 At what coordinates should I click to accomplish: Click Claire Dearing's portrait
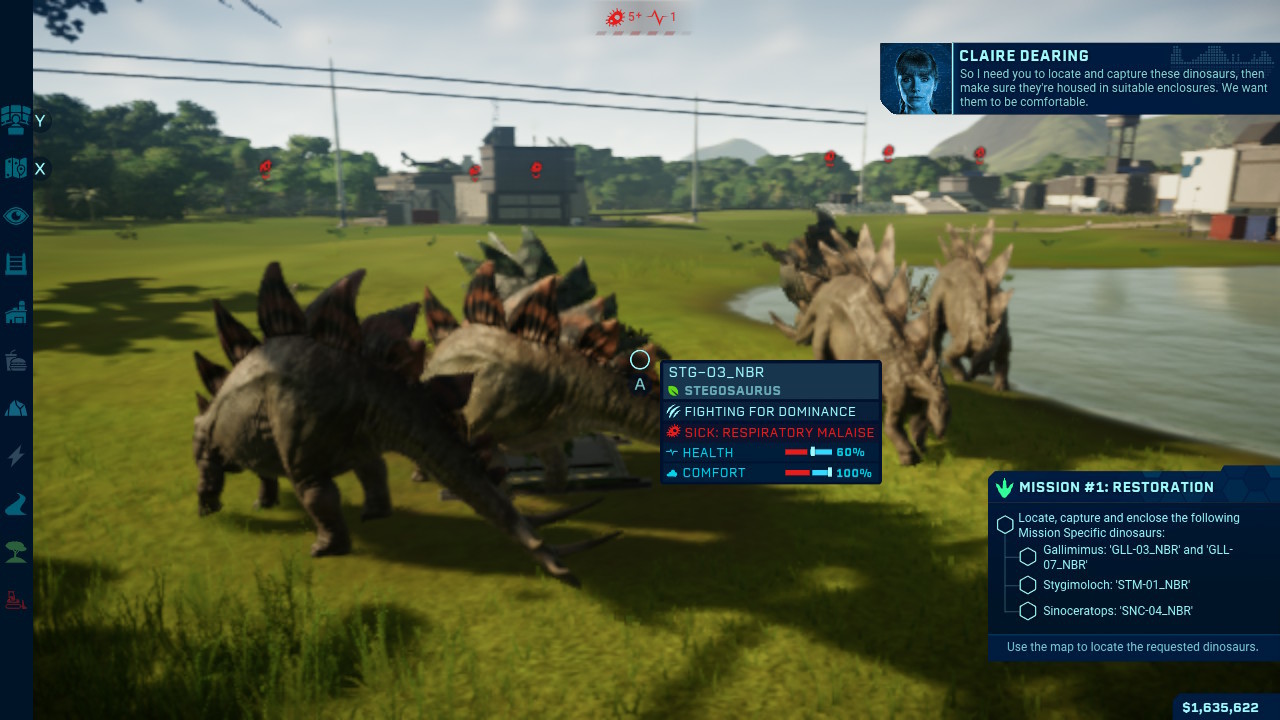pos(914,78)
